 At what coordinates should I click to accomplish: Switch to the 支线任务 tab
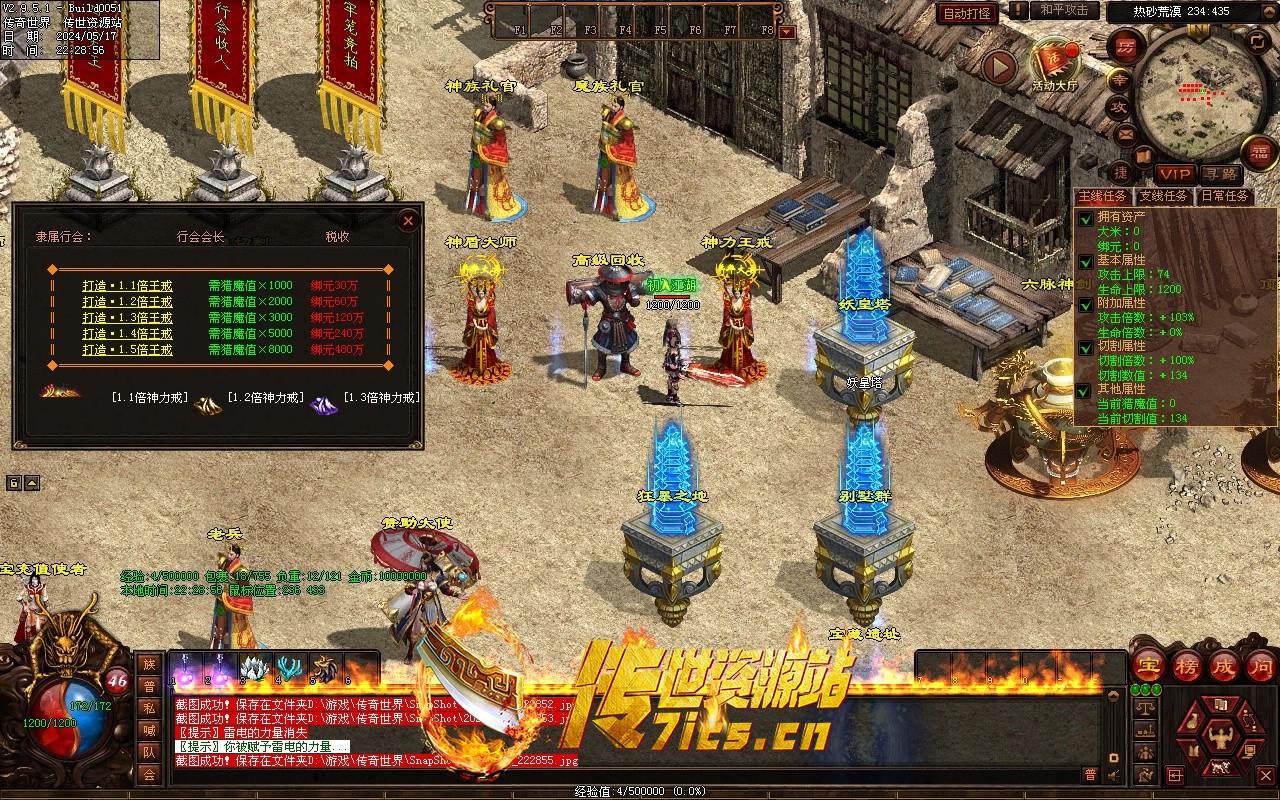point(1163,196)
